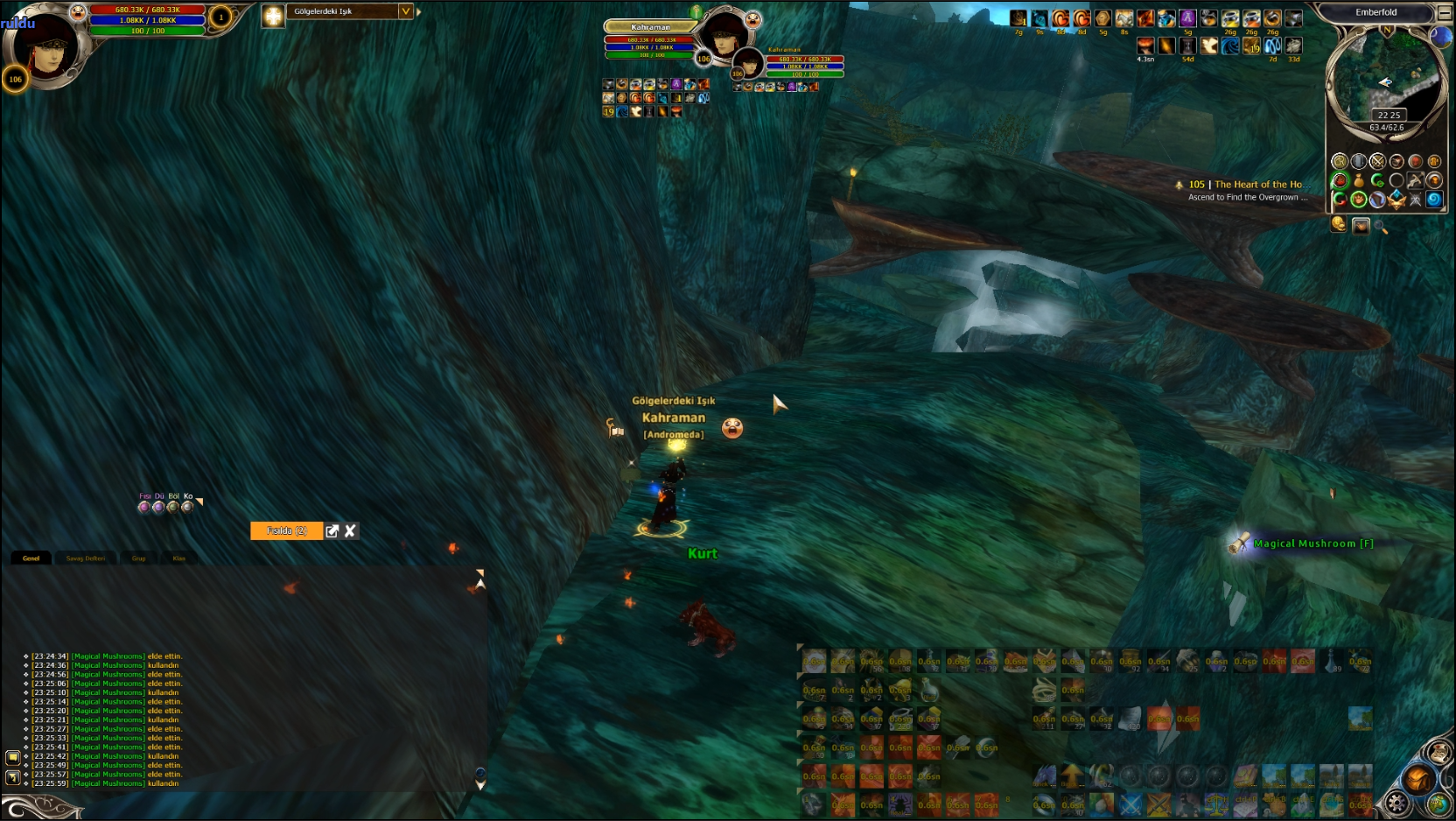This screenshot has height=821, width=1456.
Task: Select Kahraman's target portrait
Action: pyautogui.click(x=725, y=37)
